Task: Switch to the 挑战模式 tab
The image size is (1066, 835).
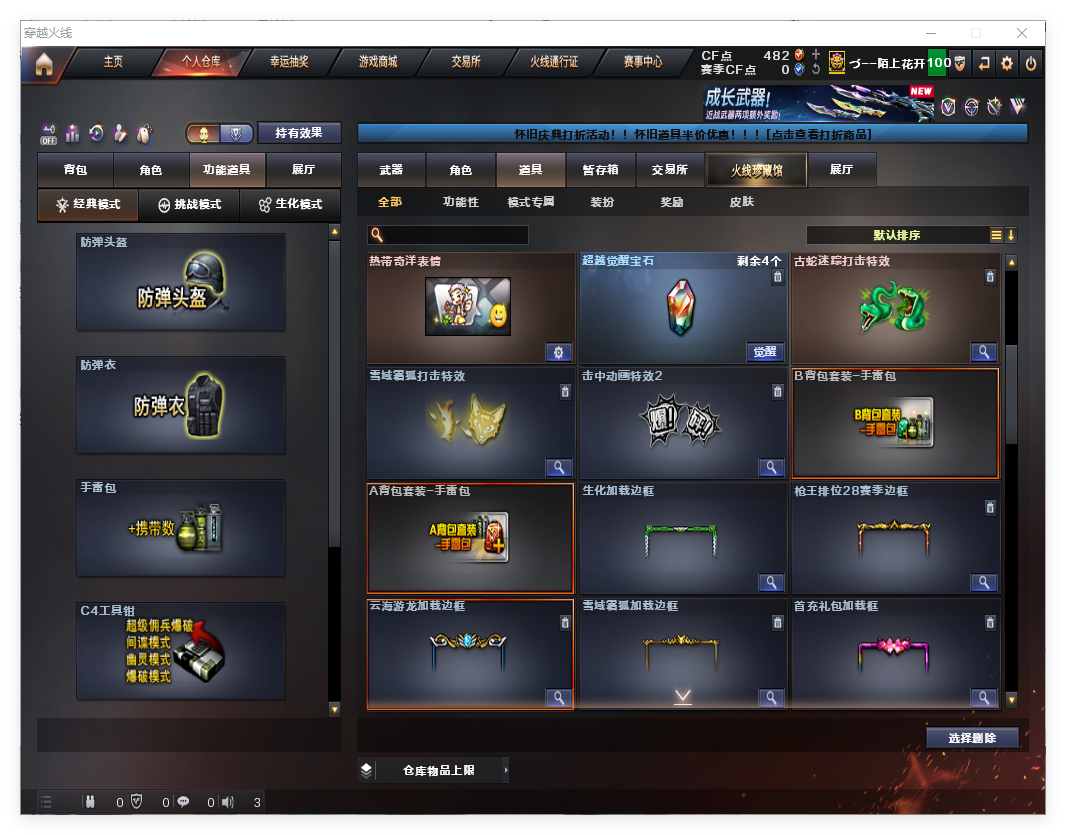Action: click(x=189, y=204)
